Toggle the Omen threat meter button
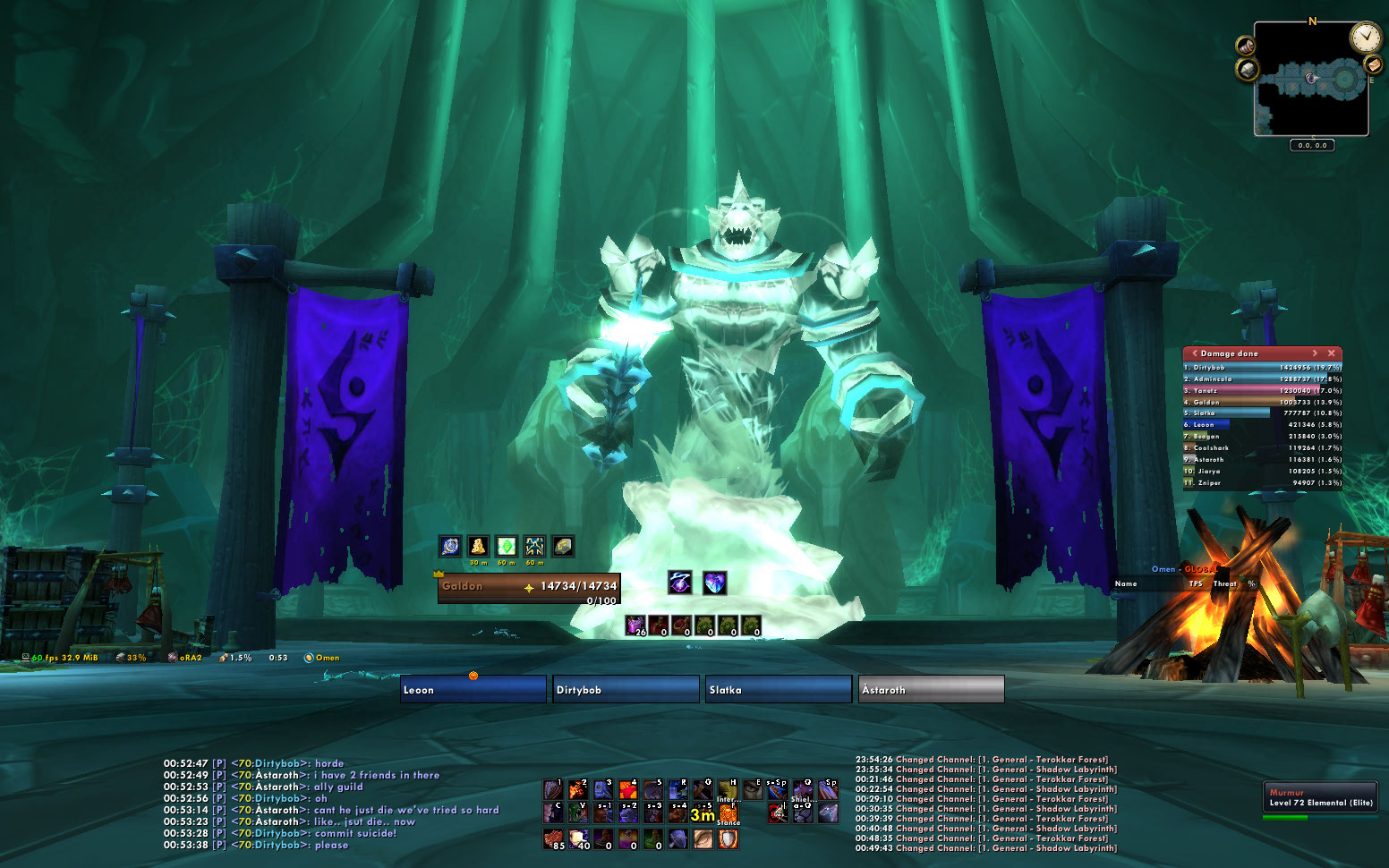 click(x=322, y=658)
